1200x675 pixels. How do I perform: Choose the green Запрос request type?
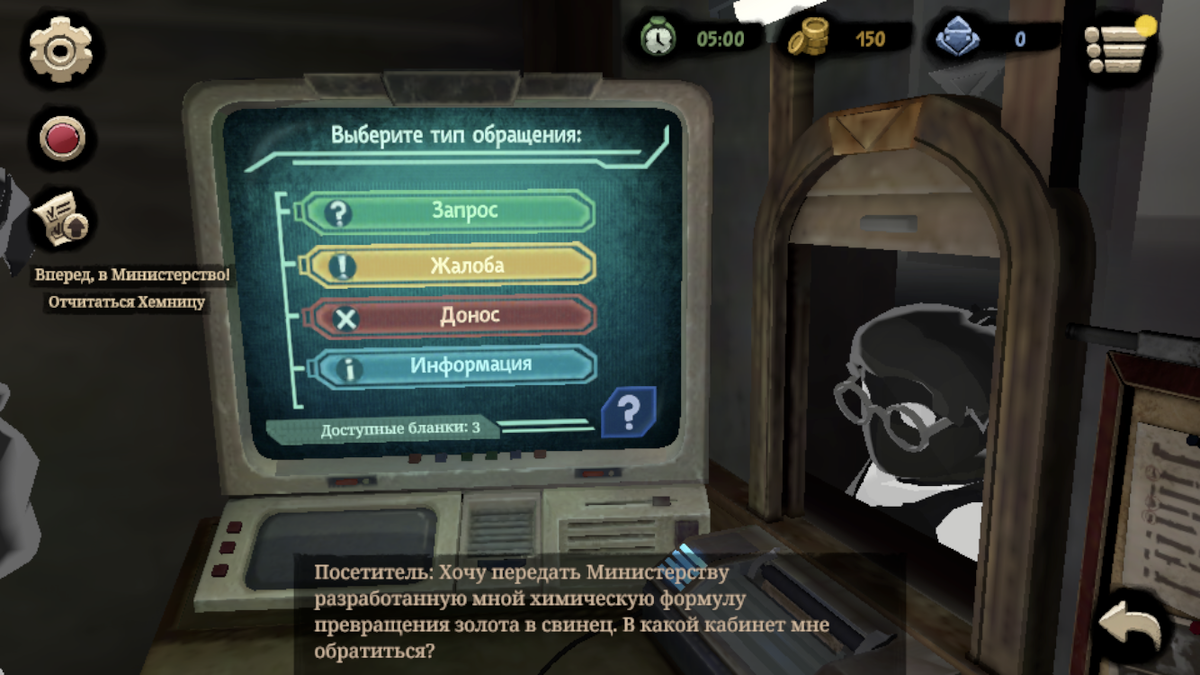coord(447,211)
